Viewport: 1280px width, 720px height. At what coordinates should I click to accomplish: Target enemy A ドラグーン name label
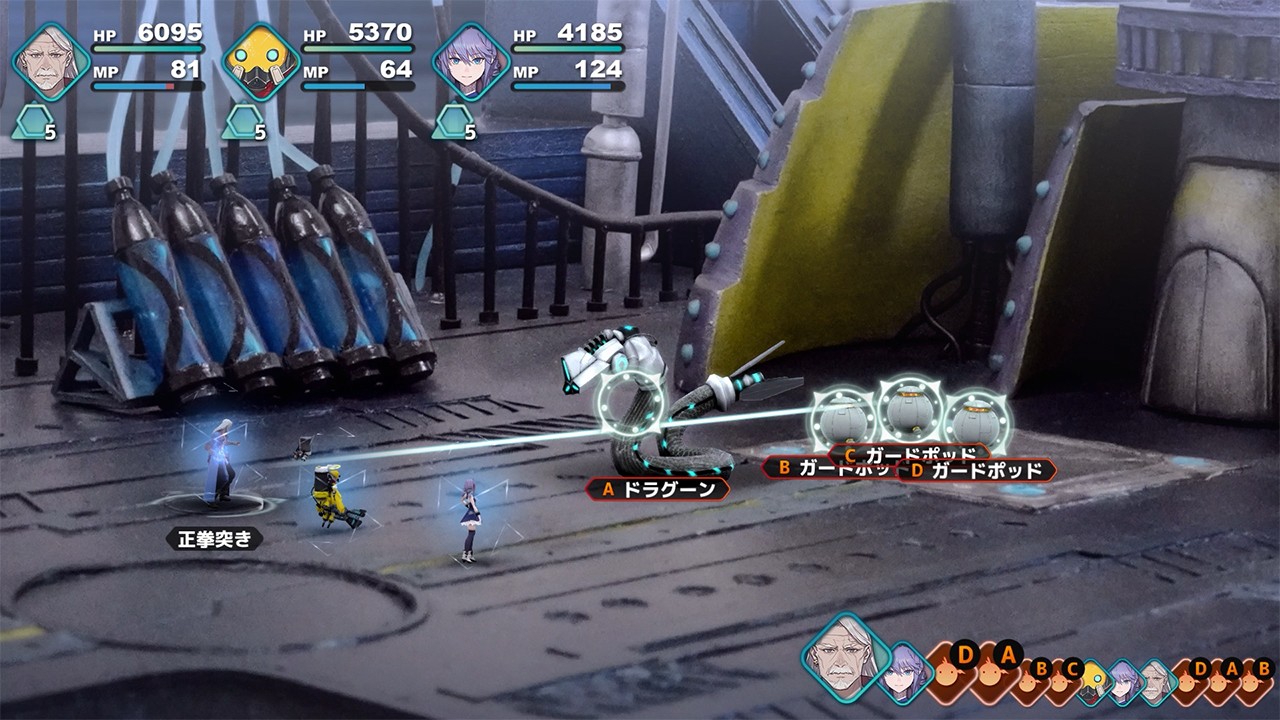click(x=659, y=490)
